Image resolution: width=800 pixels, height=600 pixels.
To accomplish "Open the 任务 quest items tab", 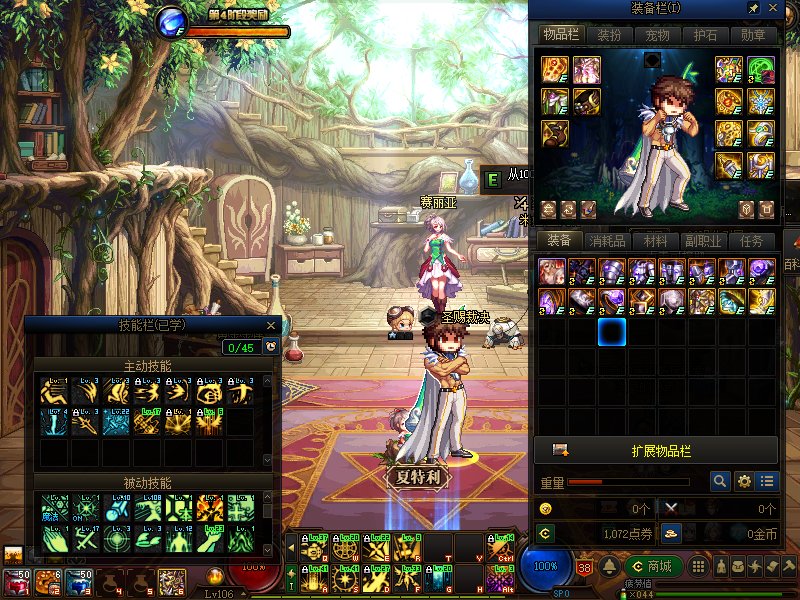I will pos(751,241).
